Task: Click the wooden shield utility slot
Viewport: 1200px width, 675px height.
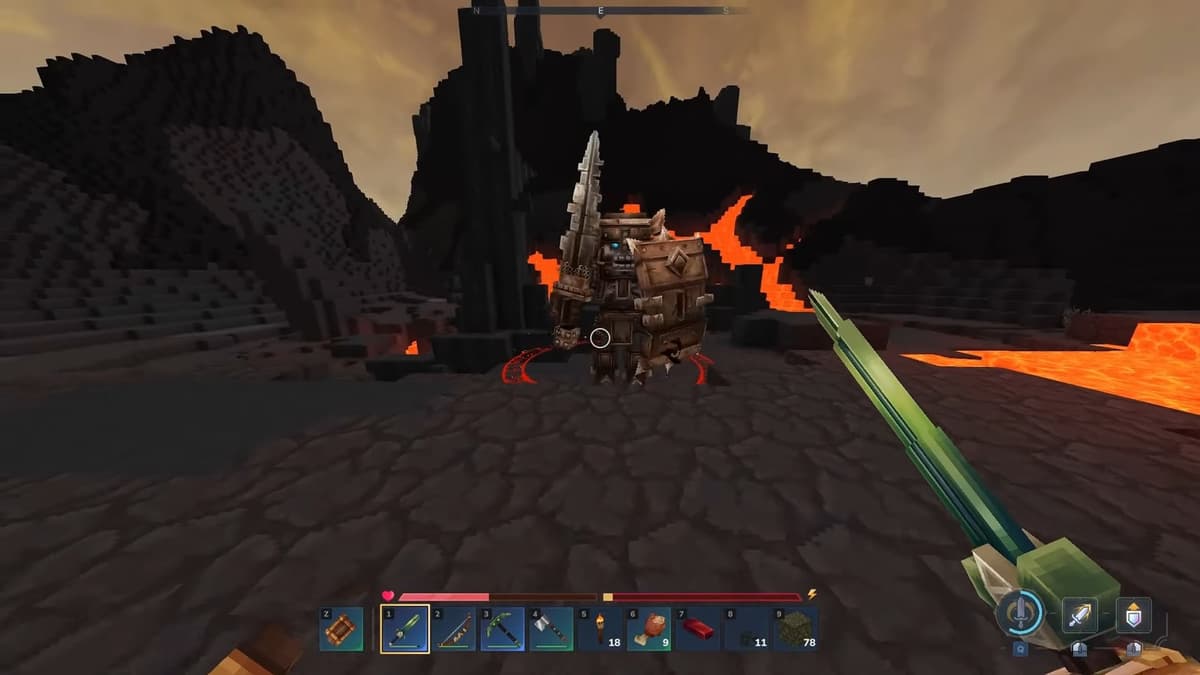Action: pos(342,630)
